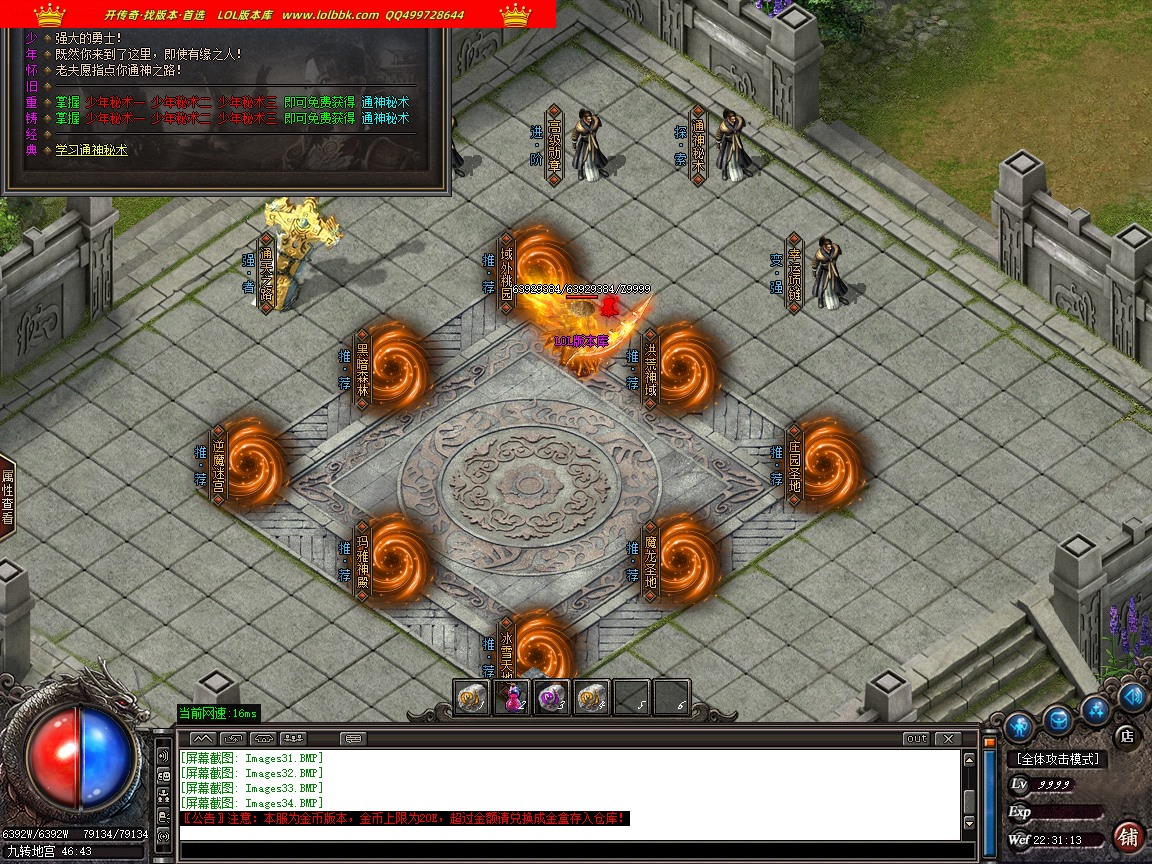Toggle the sound speaker icon
This screenshot has width=1152, height=864.
[x=1132, y=697]
